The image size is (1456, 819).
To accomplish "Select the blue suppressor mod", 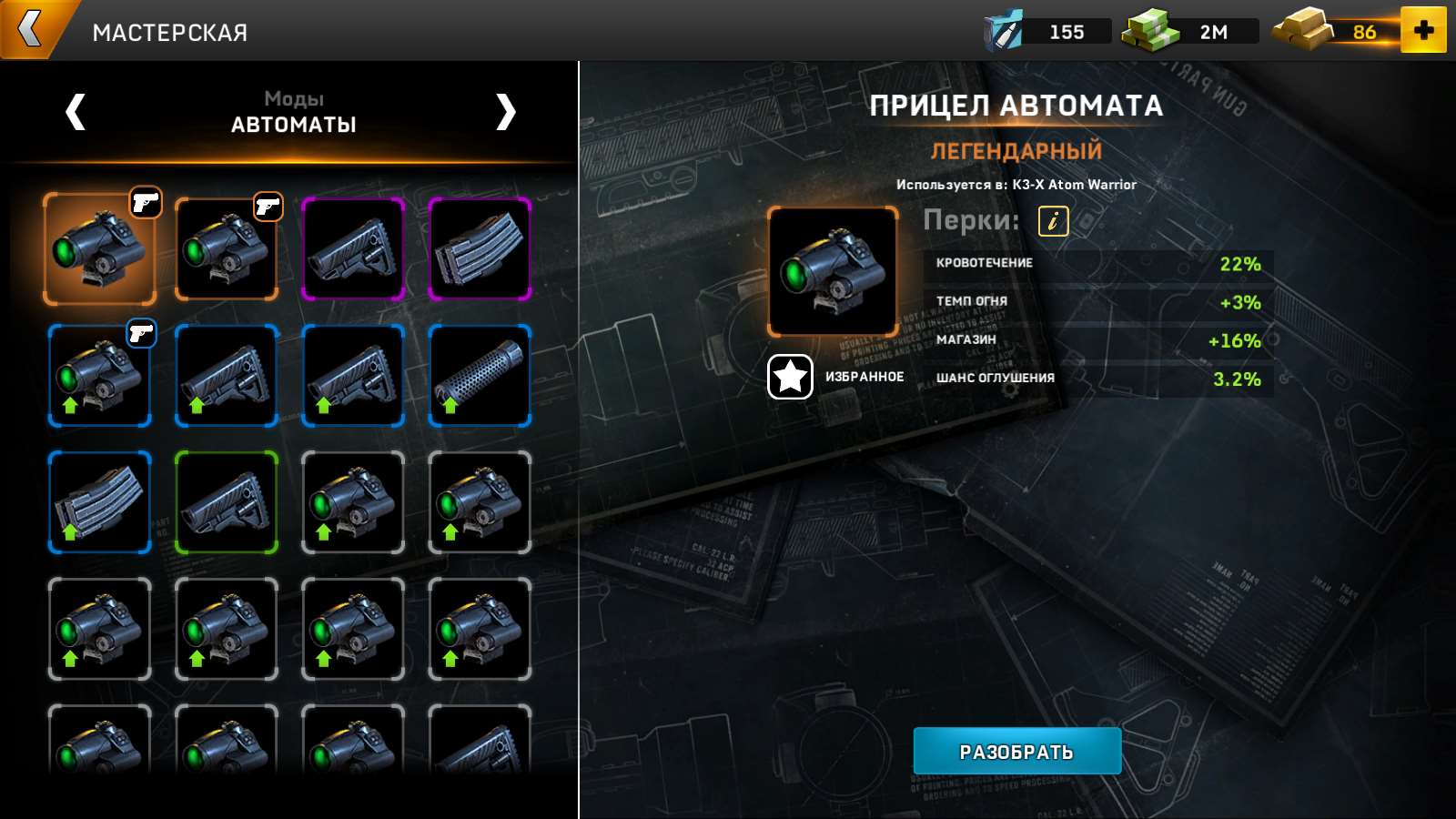I will coord(480,376).
